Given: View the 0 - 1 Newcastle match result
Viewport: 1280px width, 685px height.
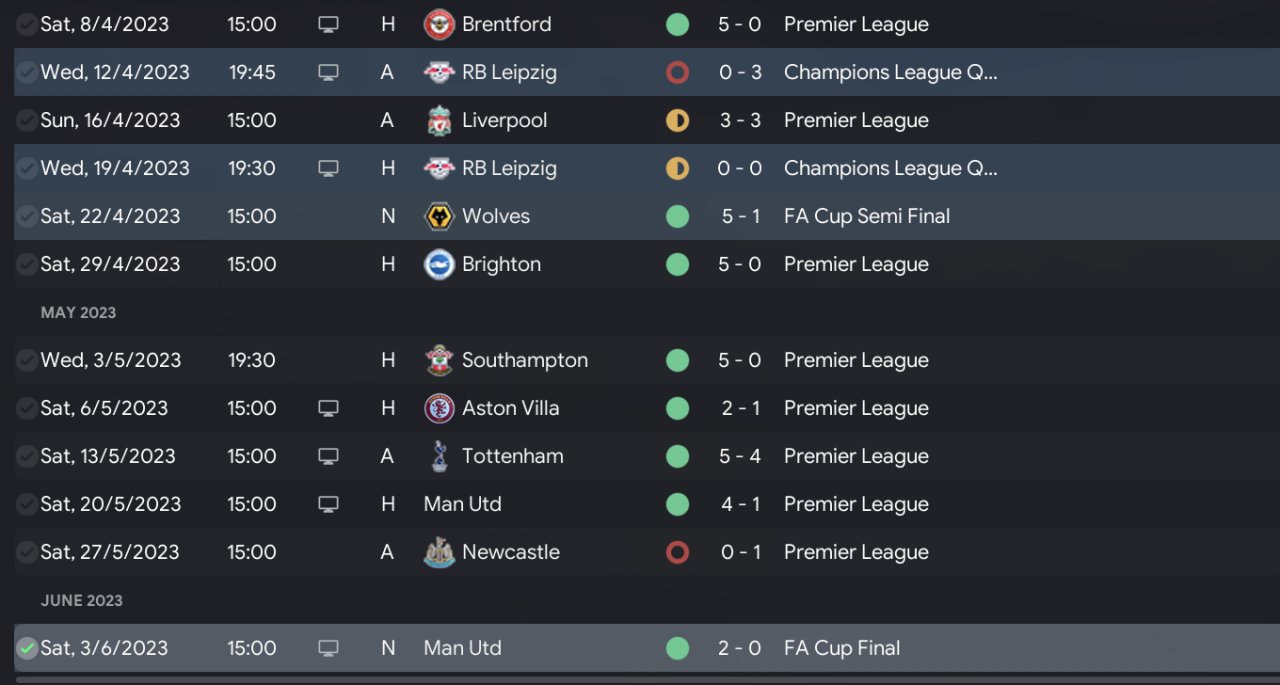Looking at the screenshot, I should tap(740, 552).
